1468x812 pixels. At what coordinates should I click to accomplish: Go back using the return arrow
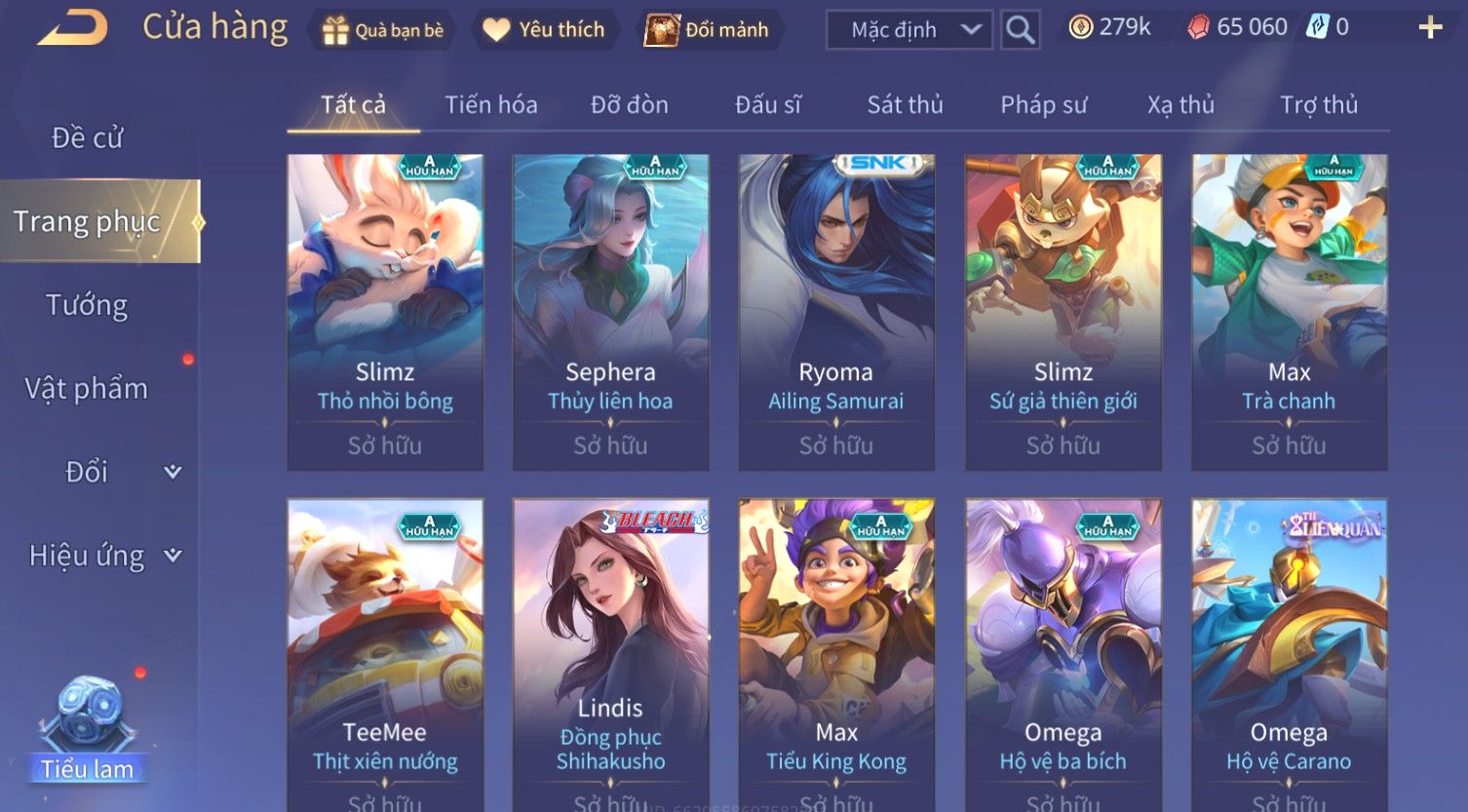pos(73,27)
